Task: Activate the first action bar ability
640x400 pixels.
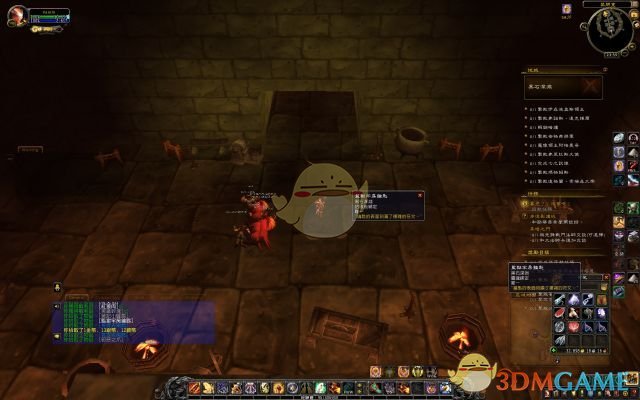Action: tap(193, 387)
